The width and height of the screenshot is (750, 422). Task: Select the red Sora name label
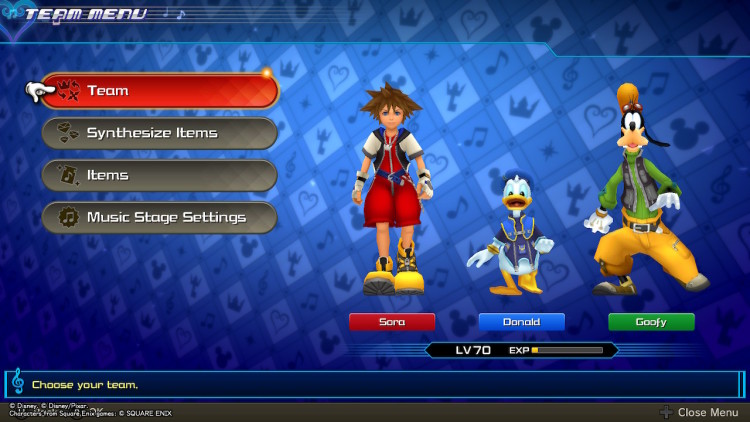pyautogui.click(x=392, y=322)
